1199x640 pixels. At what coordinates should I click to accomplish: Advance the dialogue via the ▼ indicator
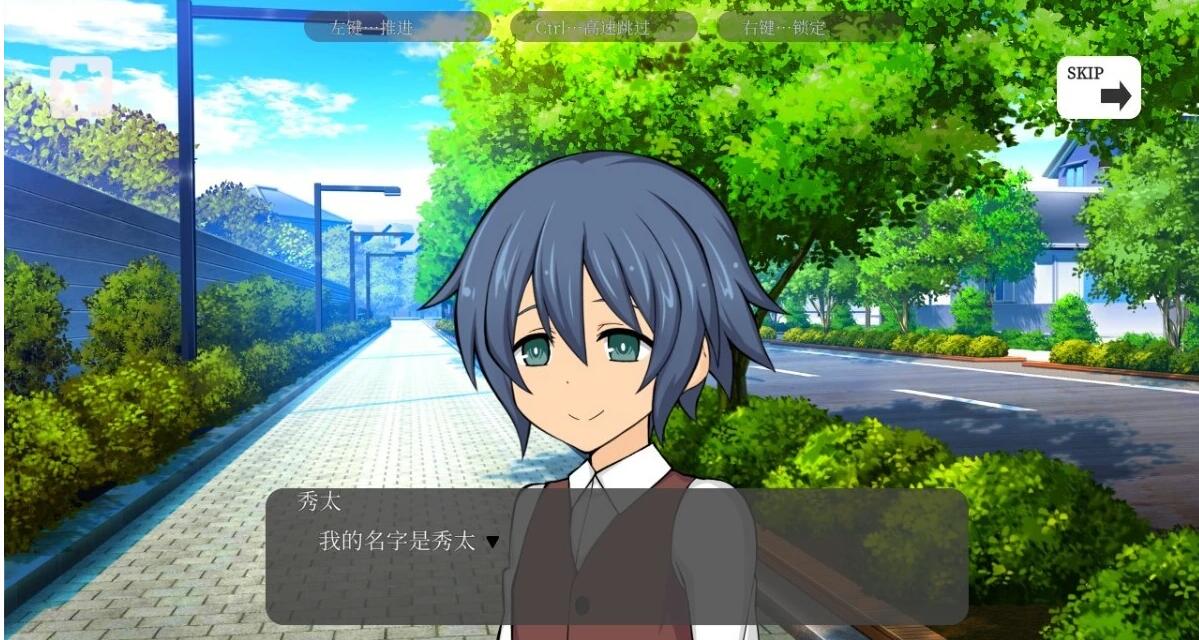[492, 542]
